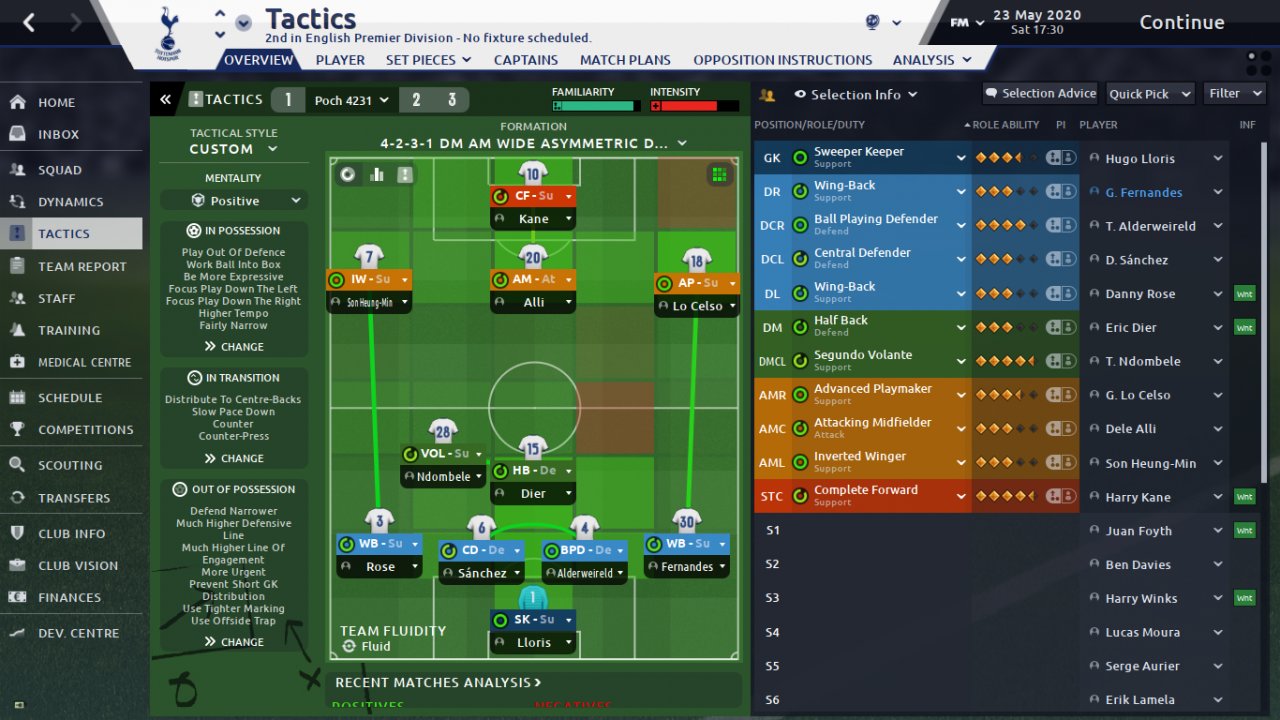Open the Set Pieces dropdown tab
The height and width of the screenshot is (720, 1280).
428,60
